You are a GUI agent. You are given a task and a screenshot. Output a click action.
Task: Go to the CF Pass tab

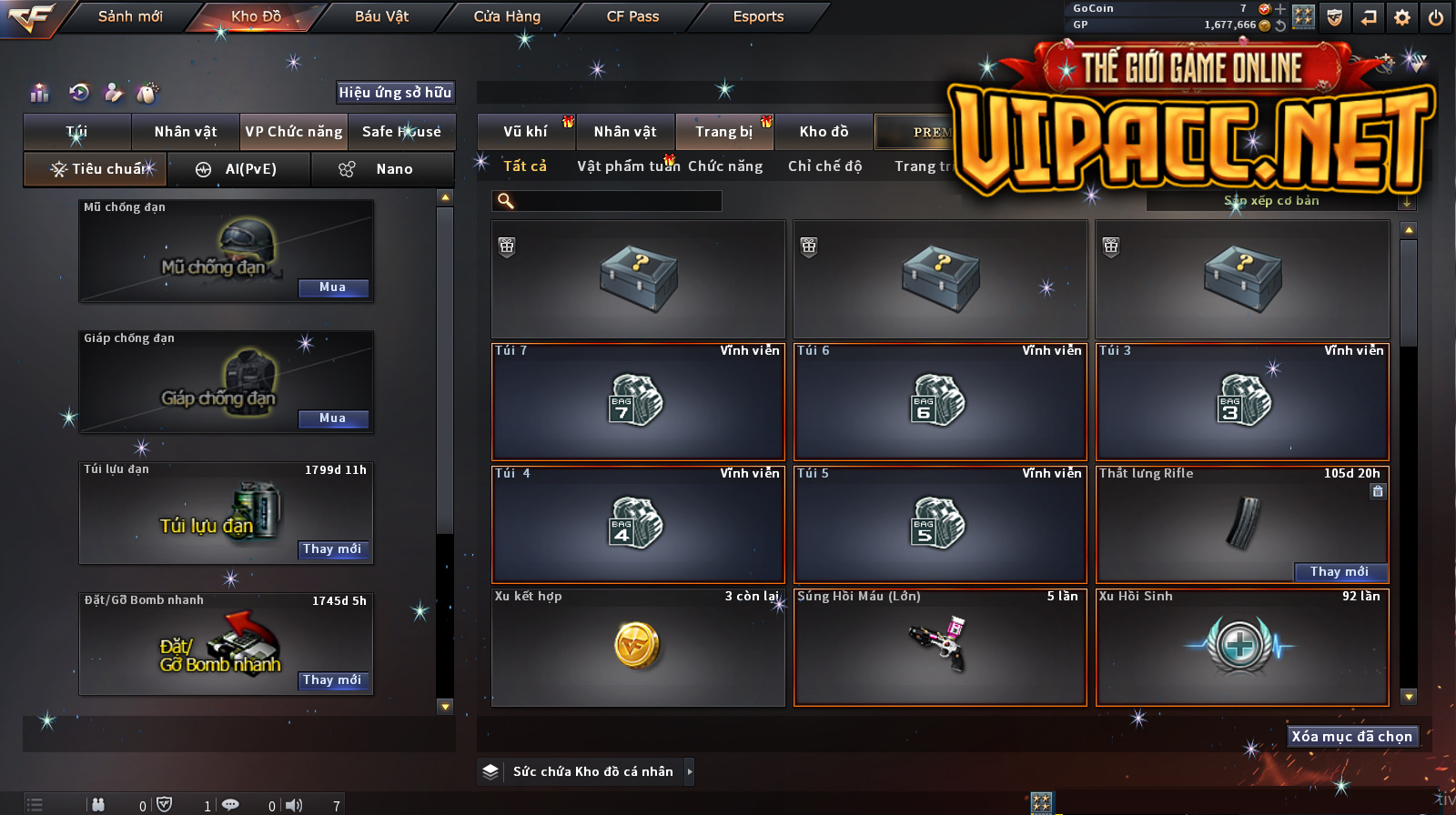[x=632, y=16]
